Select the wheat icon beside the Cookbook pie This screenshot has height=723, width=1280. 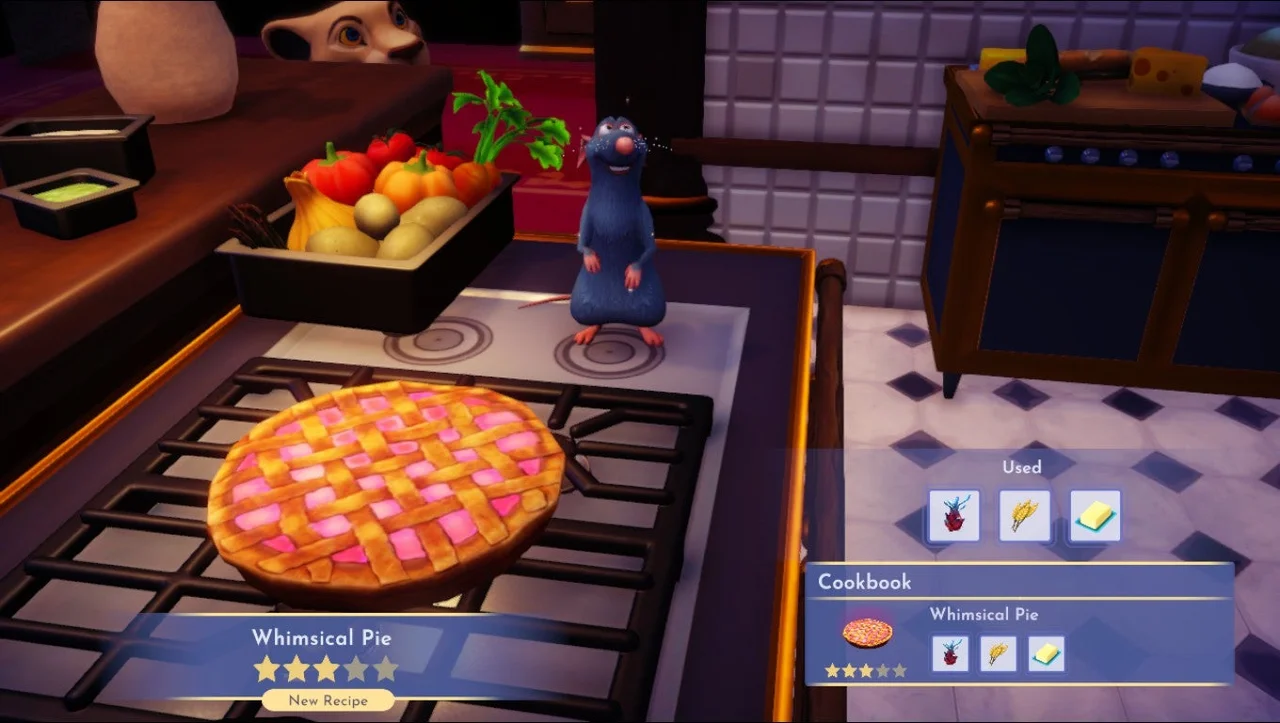(x=997, y=653)
